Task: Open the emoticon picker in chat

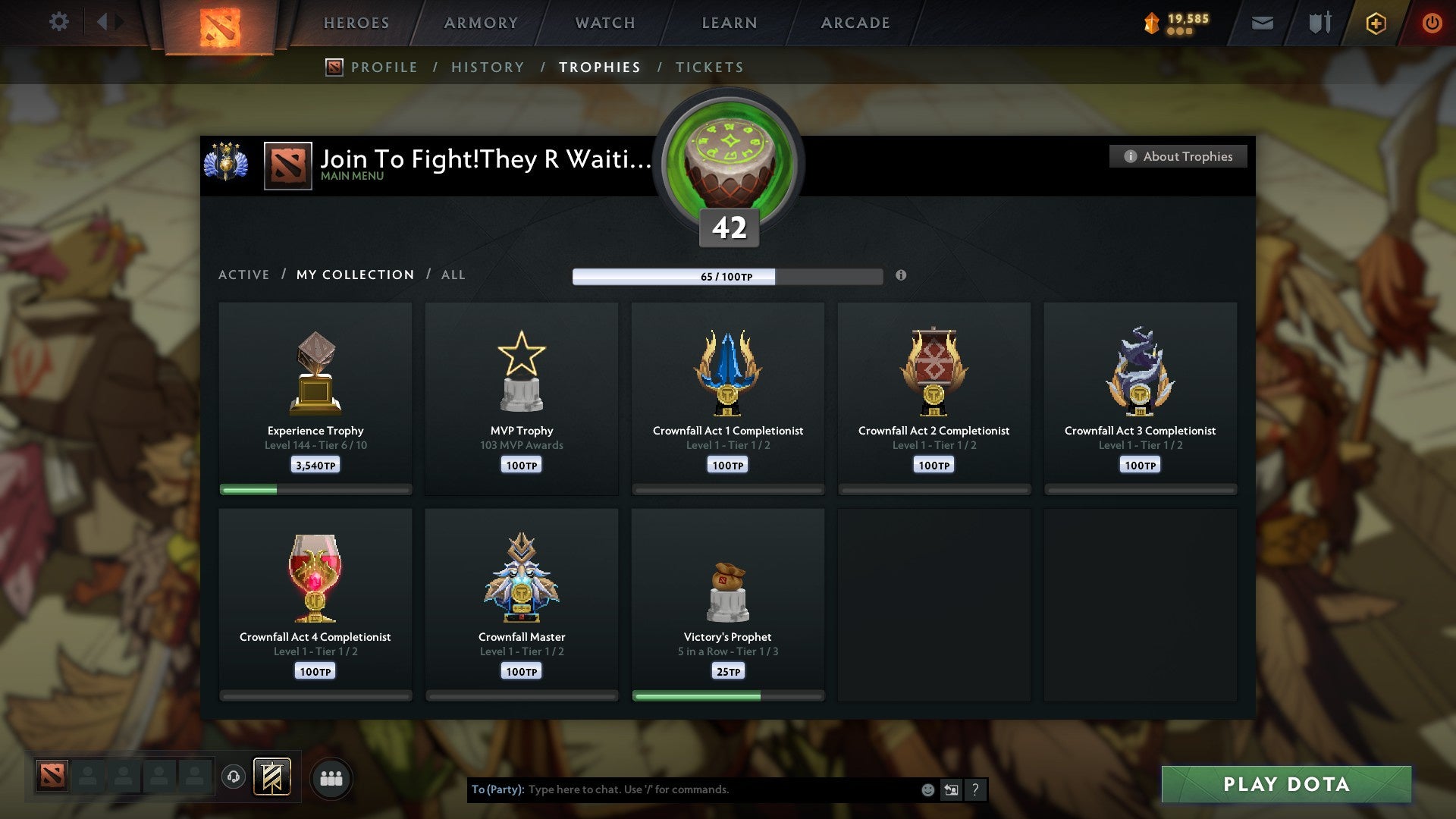Action: click(927, 789)
